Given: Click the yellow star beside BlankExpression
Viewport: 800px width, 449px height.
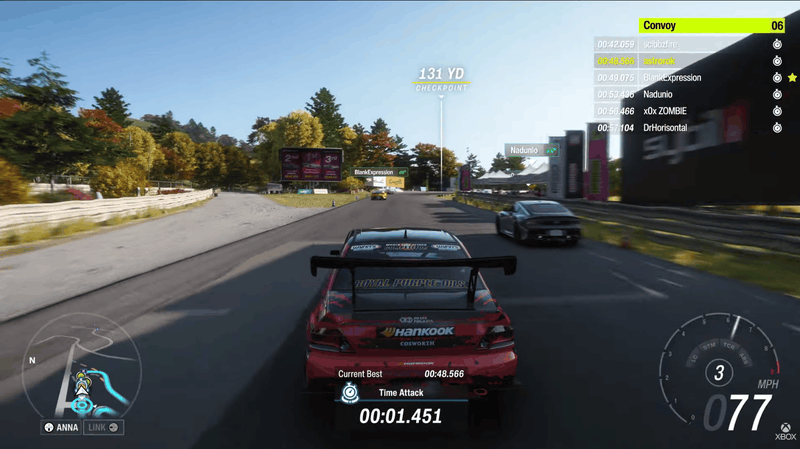Looking at the screenshot, I should 792,78.
